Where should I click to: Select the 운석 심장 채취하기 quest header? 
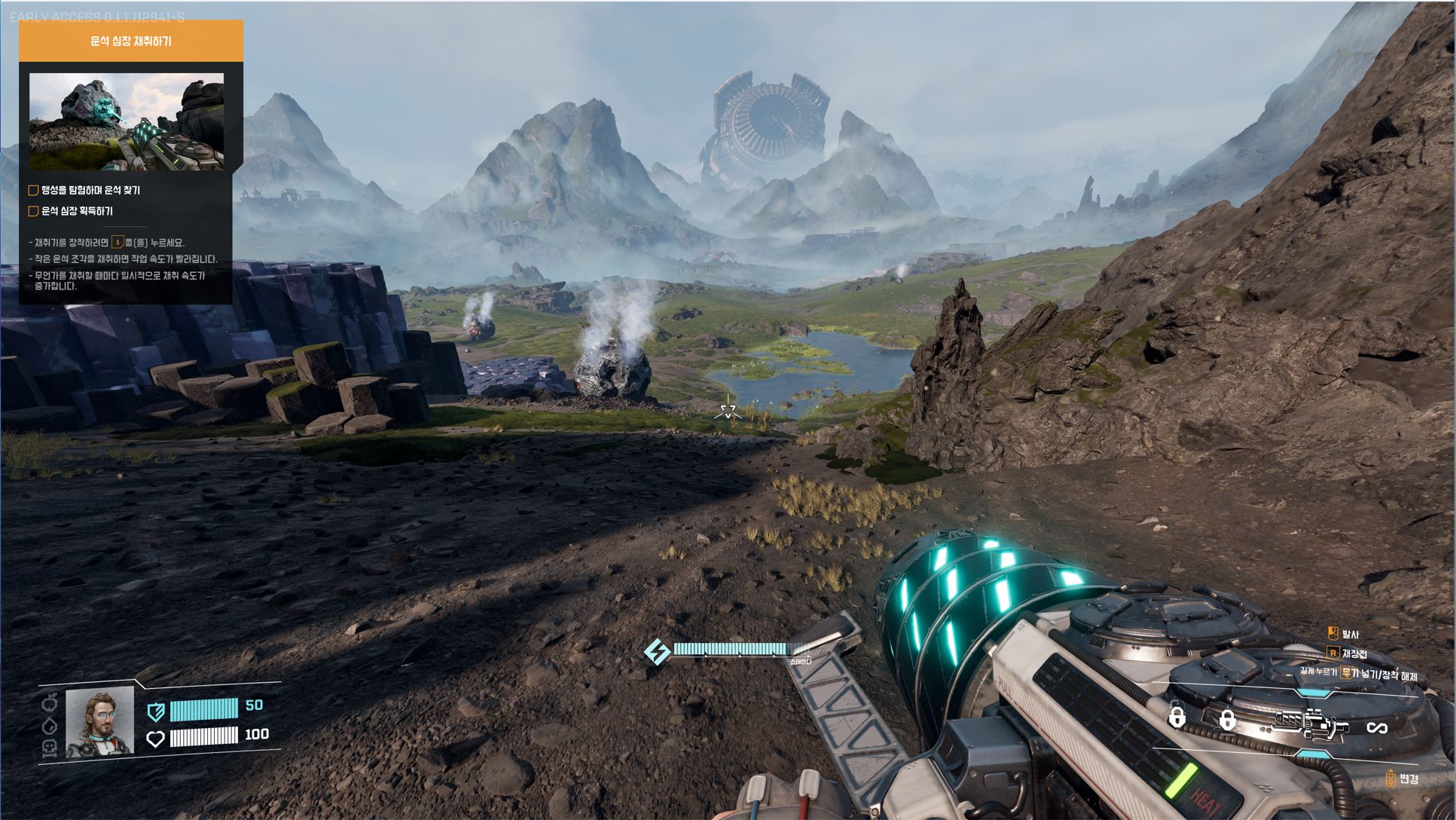coord(130,41)
